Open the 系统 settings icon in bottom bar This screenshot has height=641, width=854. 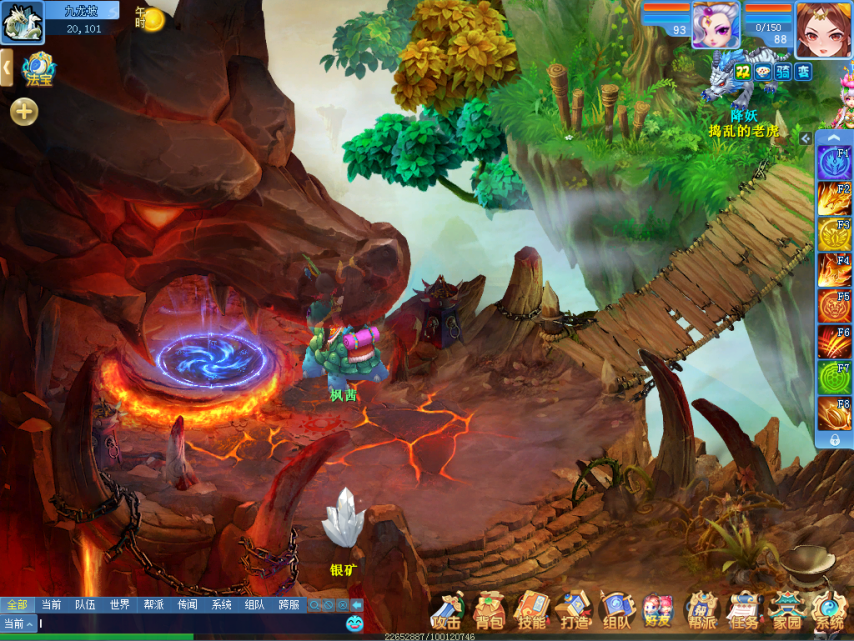(x=828, y=611)
